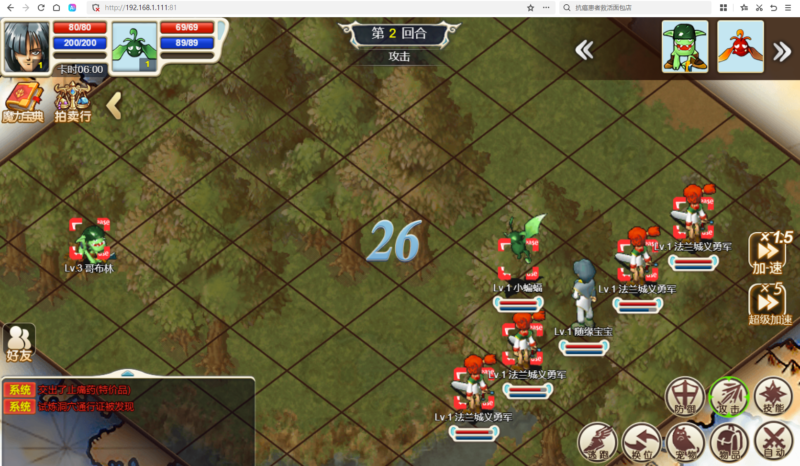Image resolution: width=800 pixels, height=466 pixels.
Task: Reload the page in the browser toolbar
Action: tap(40, 7)
